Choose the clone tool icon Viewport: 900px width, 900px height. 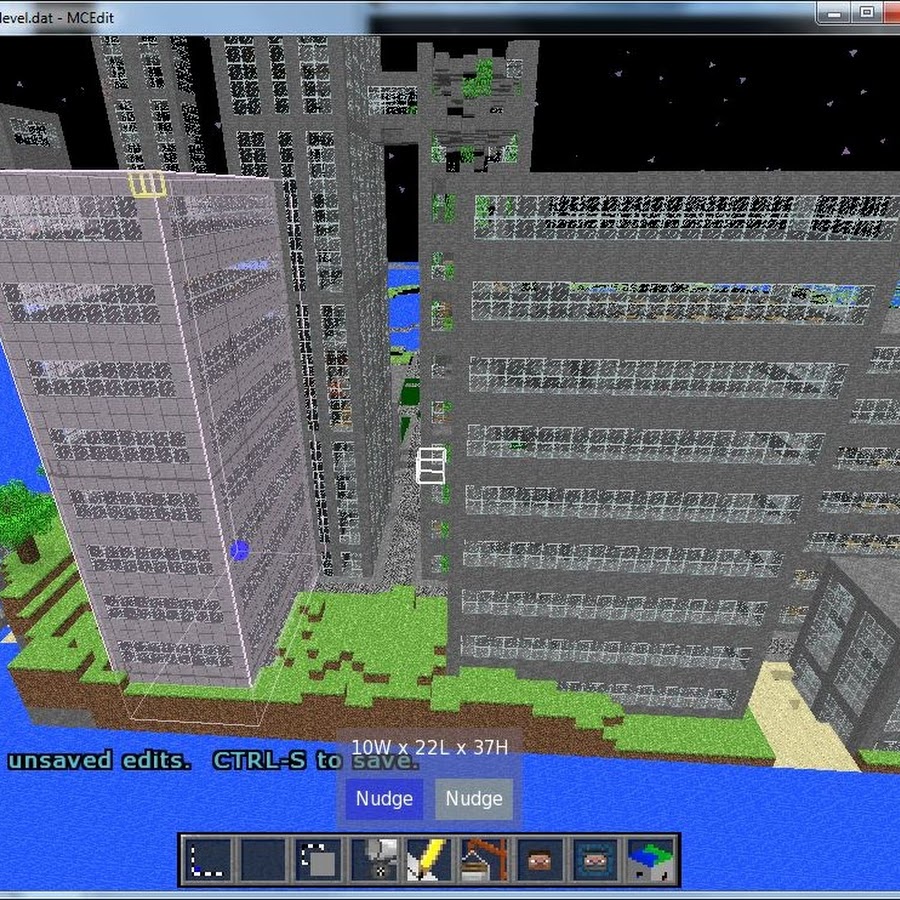pos(320,860)
